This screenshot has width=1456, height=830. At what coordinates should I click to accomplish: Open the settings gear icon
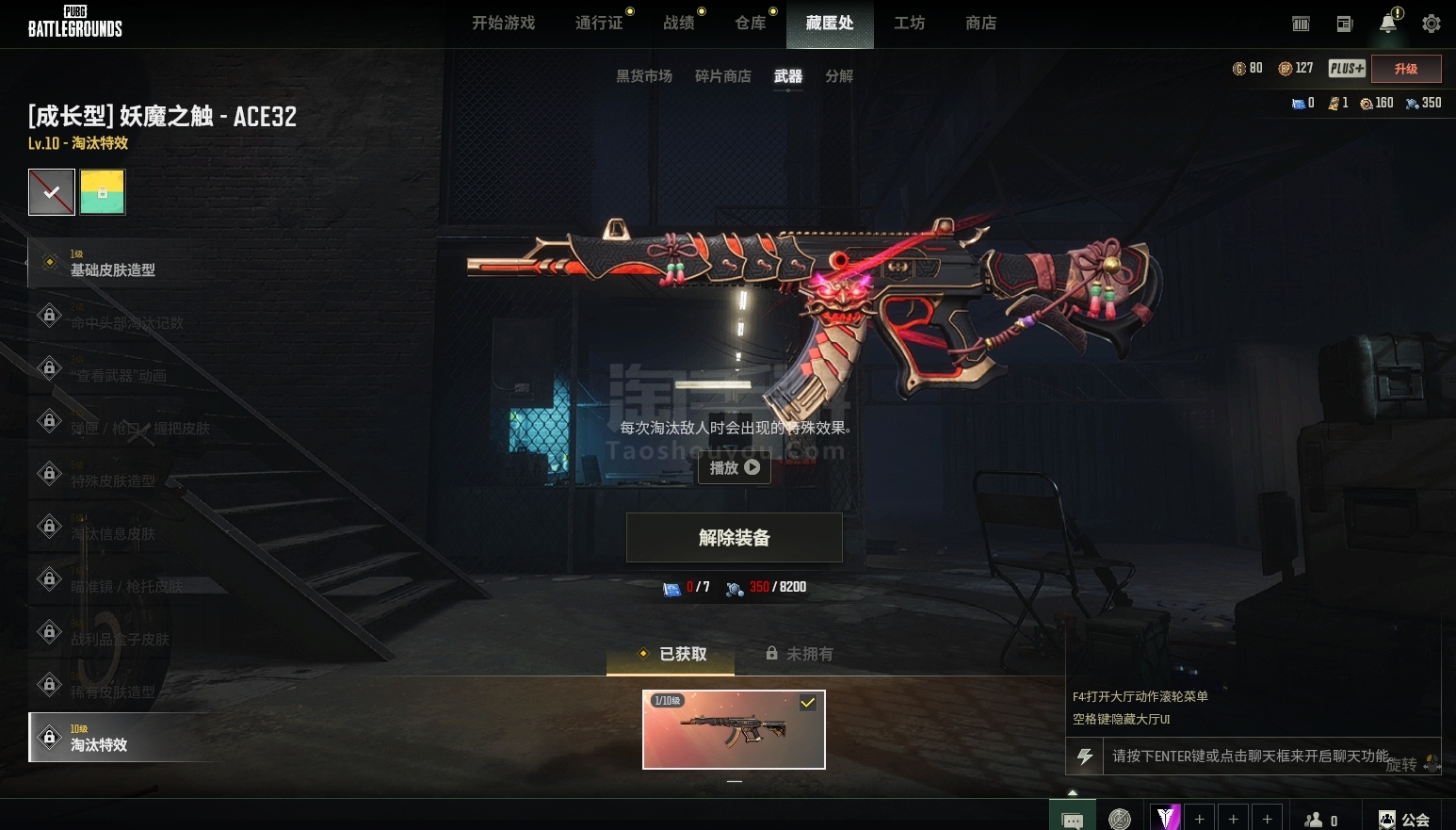coord(1431,24)
